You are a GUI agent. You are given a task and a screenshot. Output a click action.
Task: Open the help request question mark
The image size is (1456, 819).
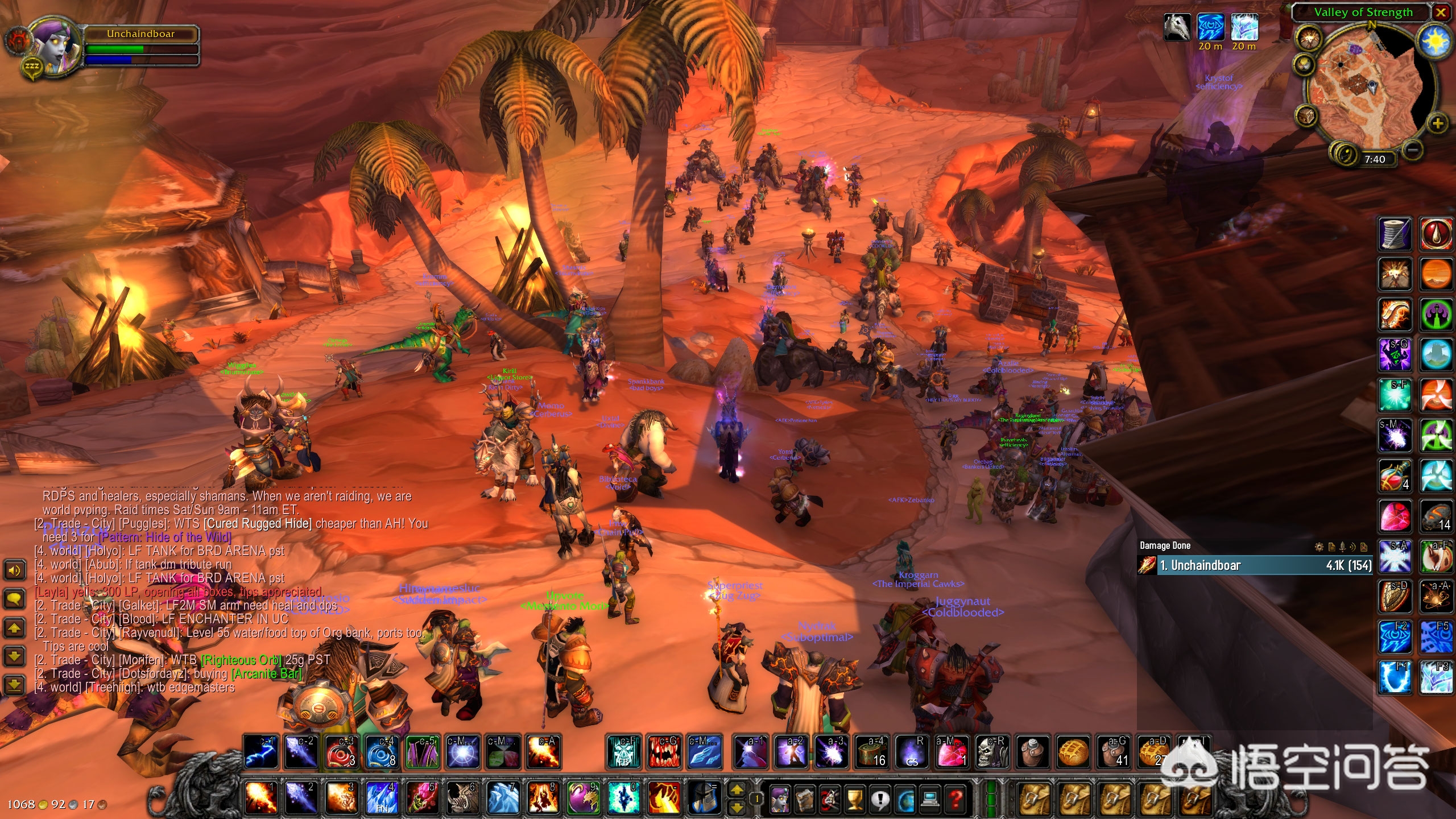(956, 800)
